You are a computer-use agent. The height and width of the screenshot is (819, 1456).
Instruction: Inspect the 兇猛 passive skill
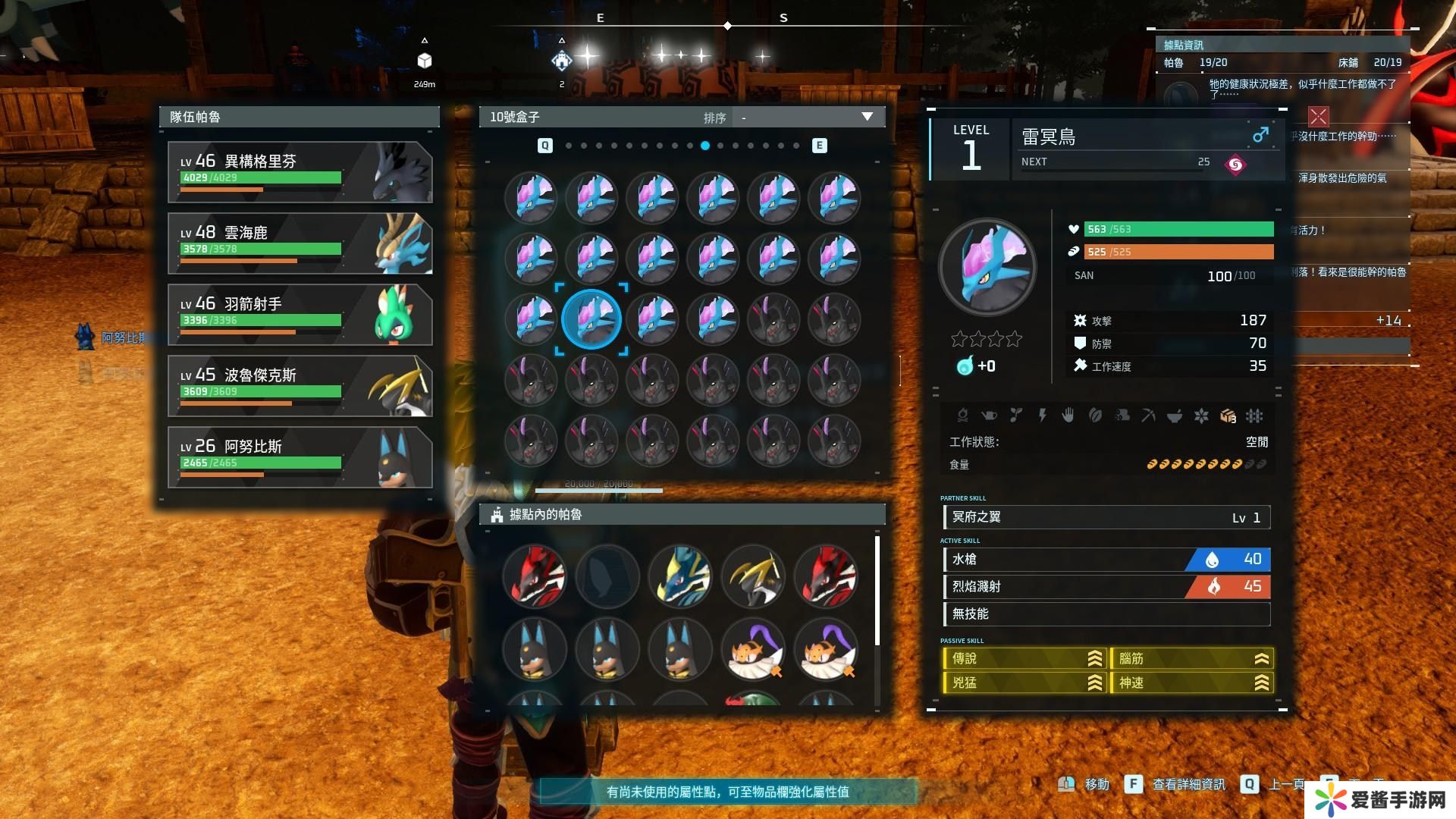point(1023,683)
